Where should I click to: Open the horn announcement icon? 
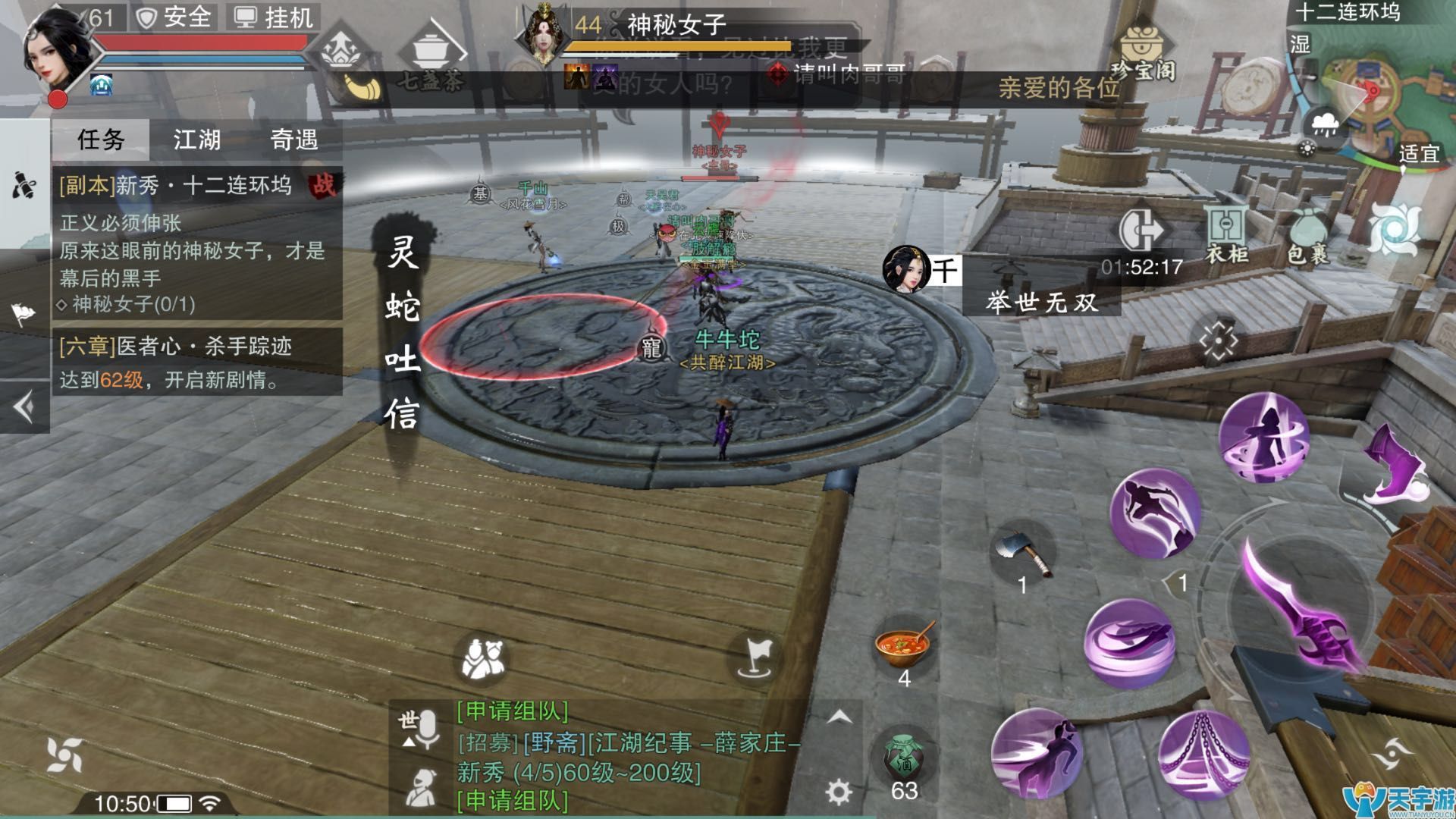362,85
